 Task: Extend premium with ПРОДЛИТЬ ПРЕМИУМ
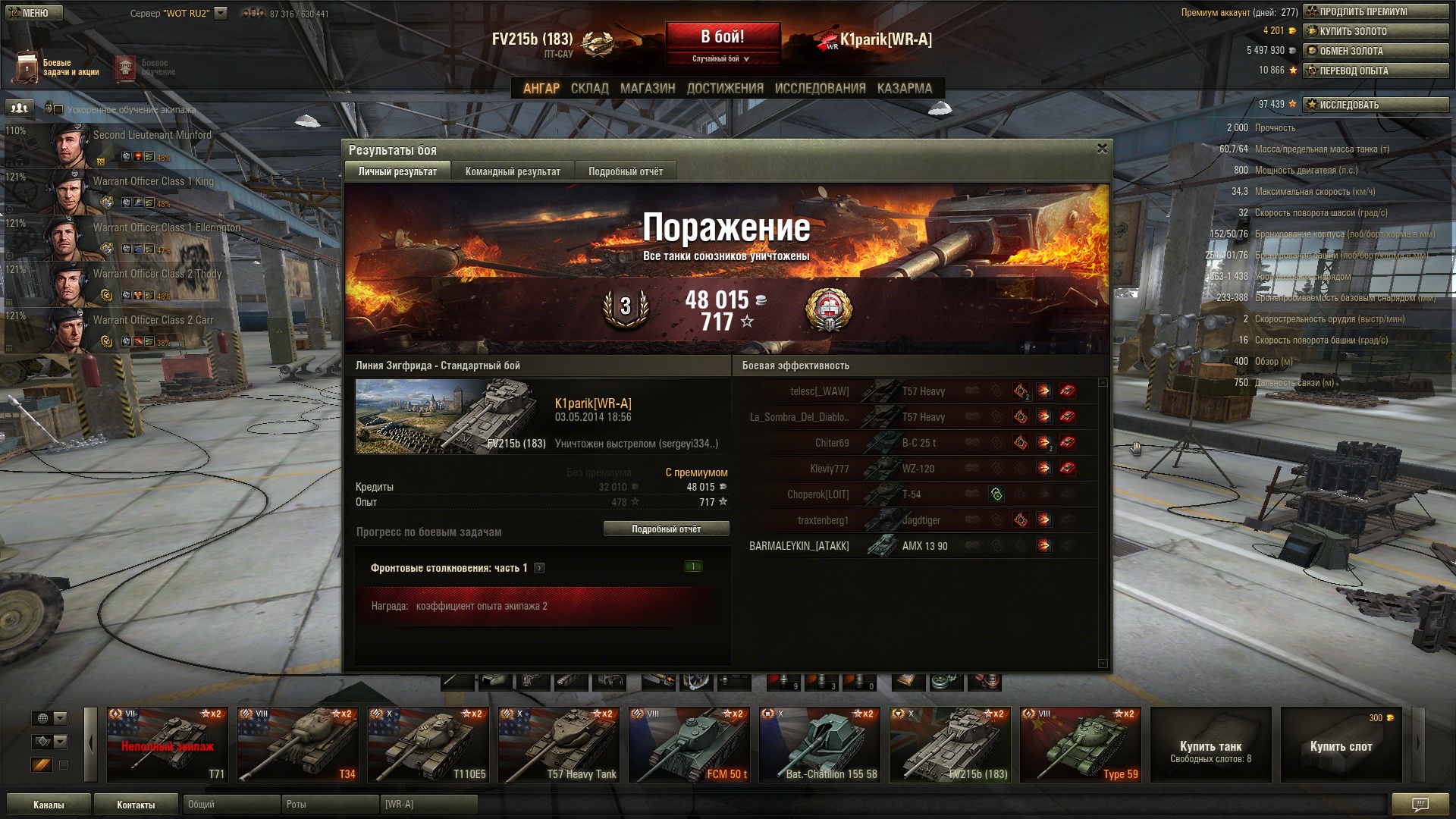click(x=1376, y=11)
